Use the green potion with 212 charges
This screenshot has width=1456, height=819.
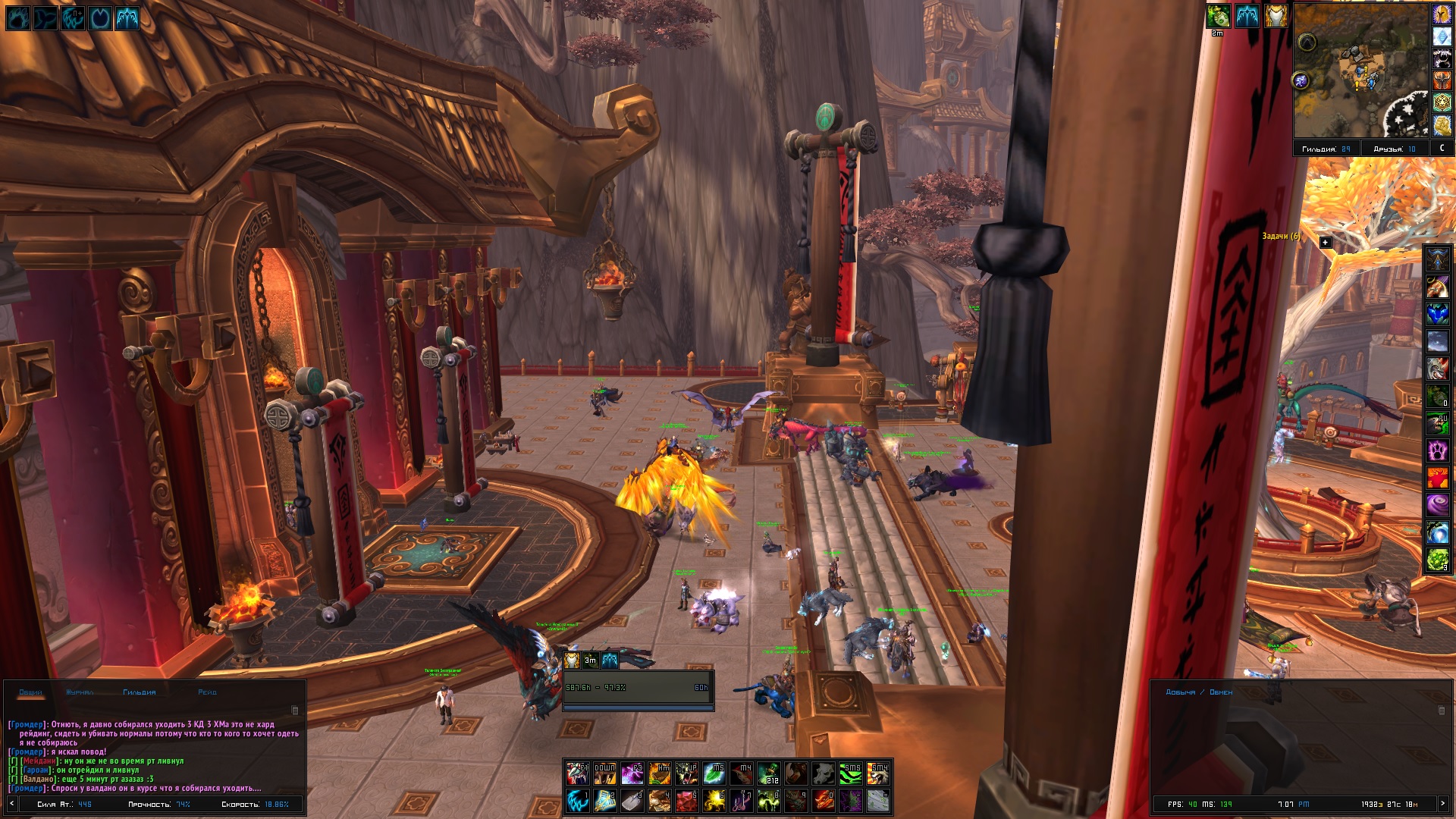pyautogui.click(x=768, y=773)
